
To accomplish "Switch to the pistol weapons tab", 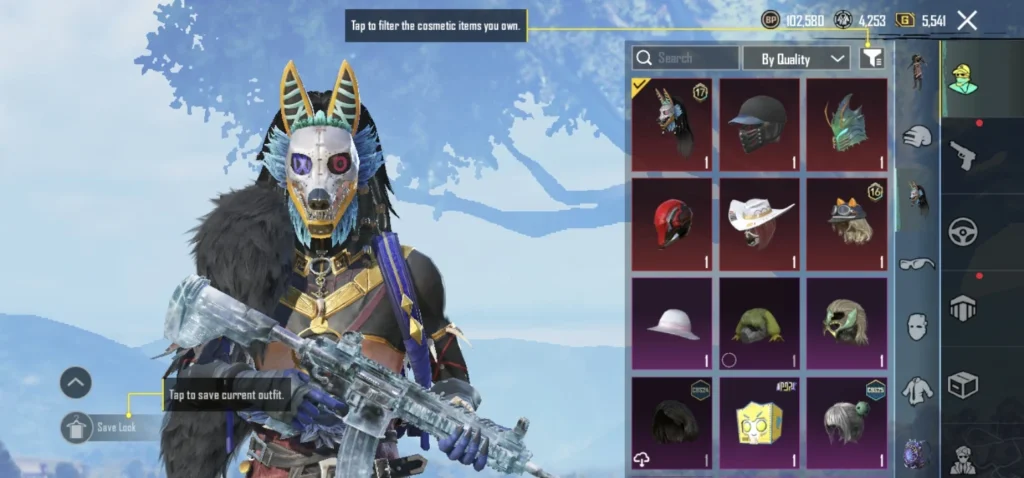I will (x=963, y=155).
